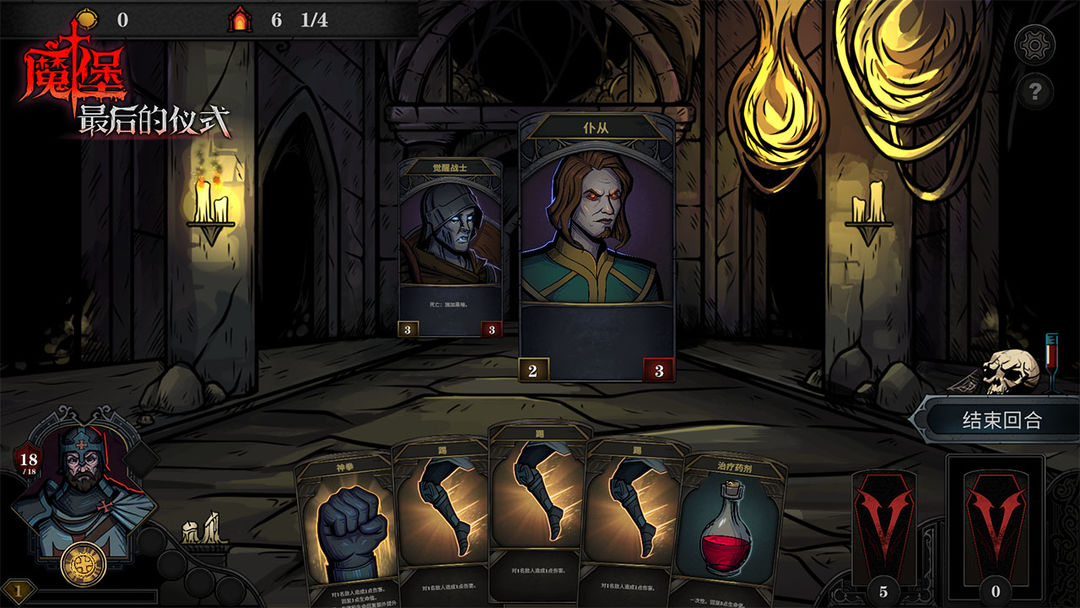The width and height of the screenshot is (1080, 608).
Task: End the turn with 结束回合 button
Action: [1001, 421]
